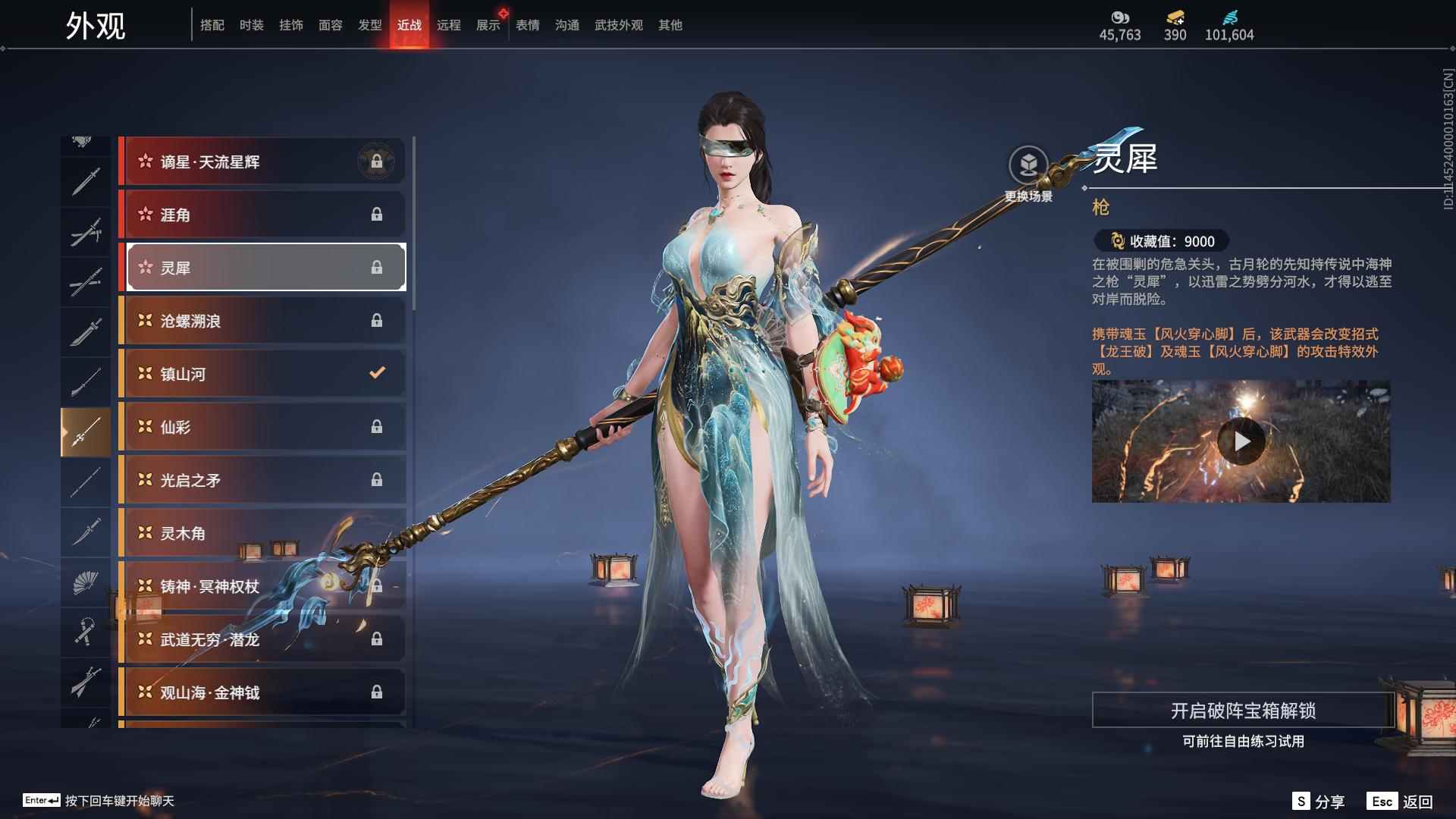
Task: Play the weapon effect preview video
Action: coord(1241,441)
